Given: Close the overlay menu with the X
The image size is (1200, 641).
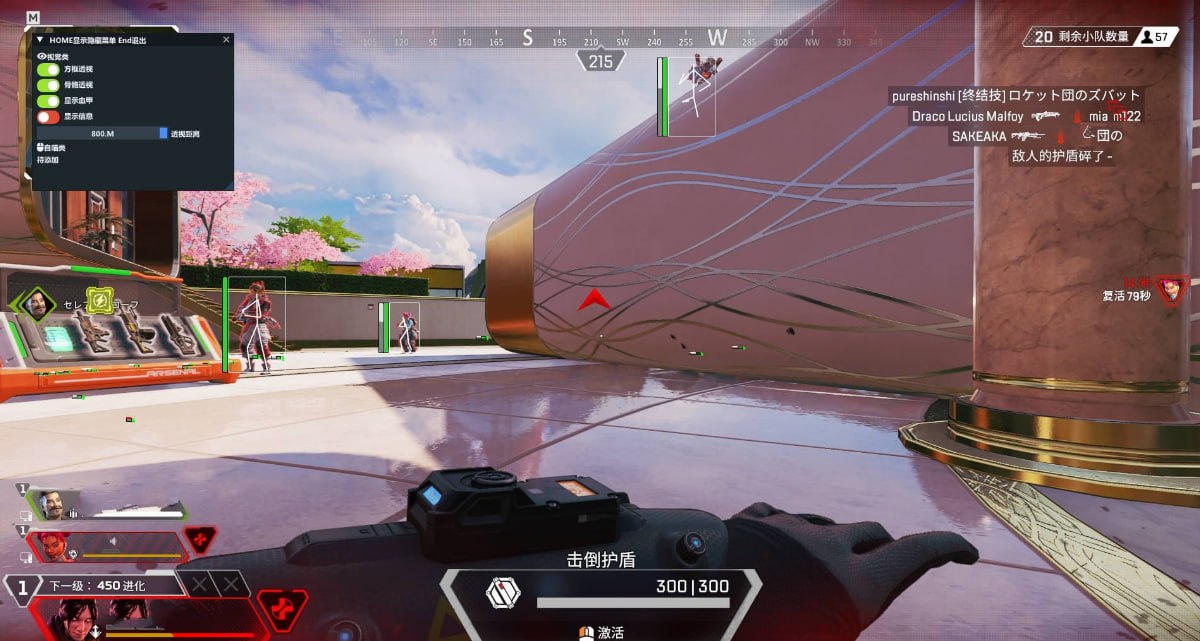Looking at the screenshot, I should [226, 40].
